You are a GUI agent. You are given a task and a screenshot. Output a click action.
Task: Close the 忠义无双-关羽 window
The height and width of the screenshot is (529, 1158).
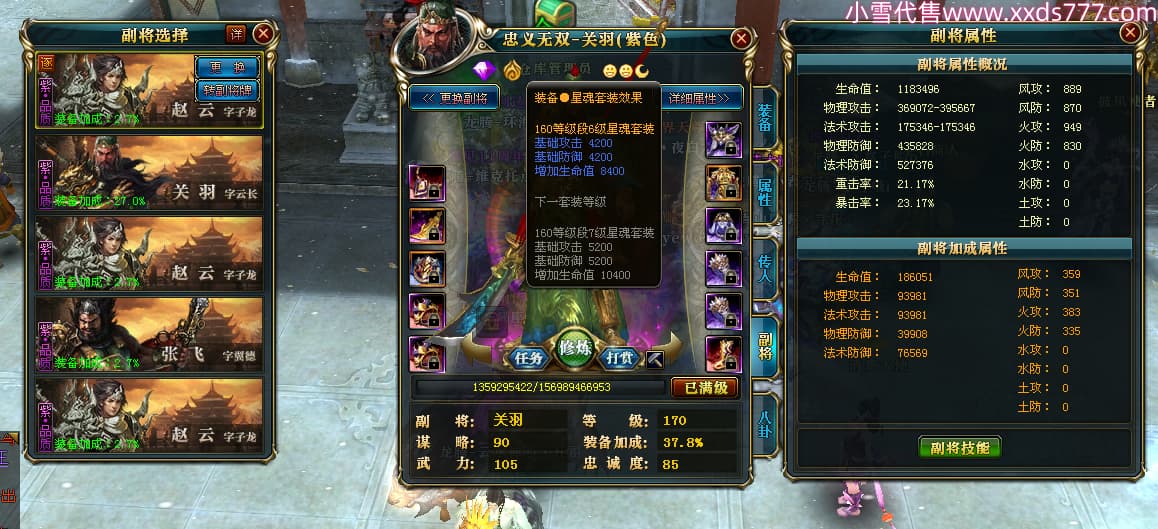tap(741, 39)
